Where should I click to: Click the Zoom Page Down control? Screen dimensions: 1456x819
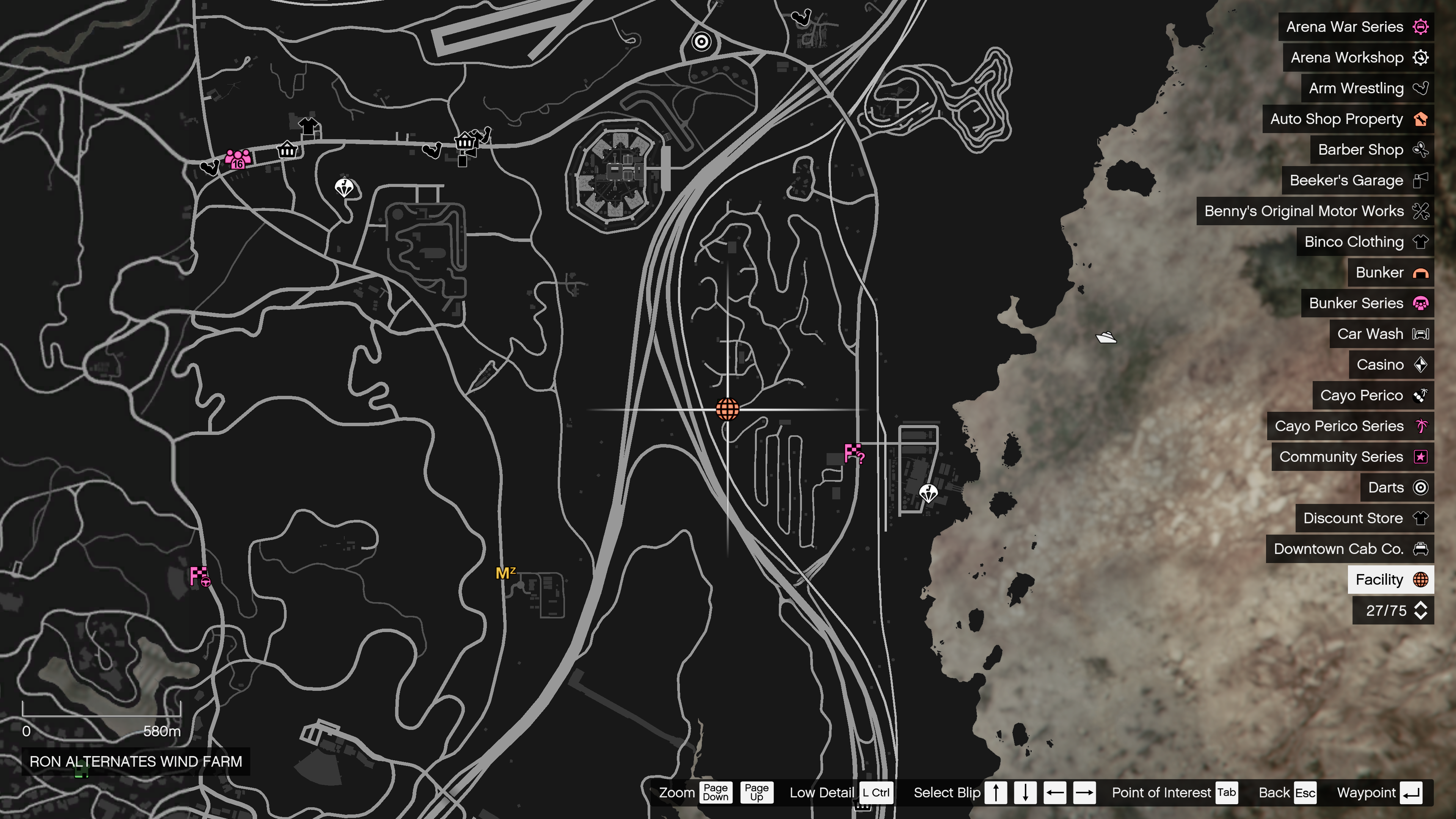click(715, 792)
